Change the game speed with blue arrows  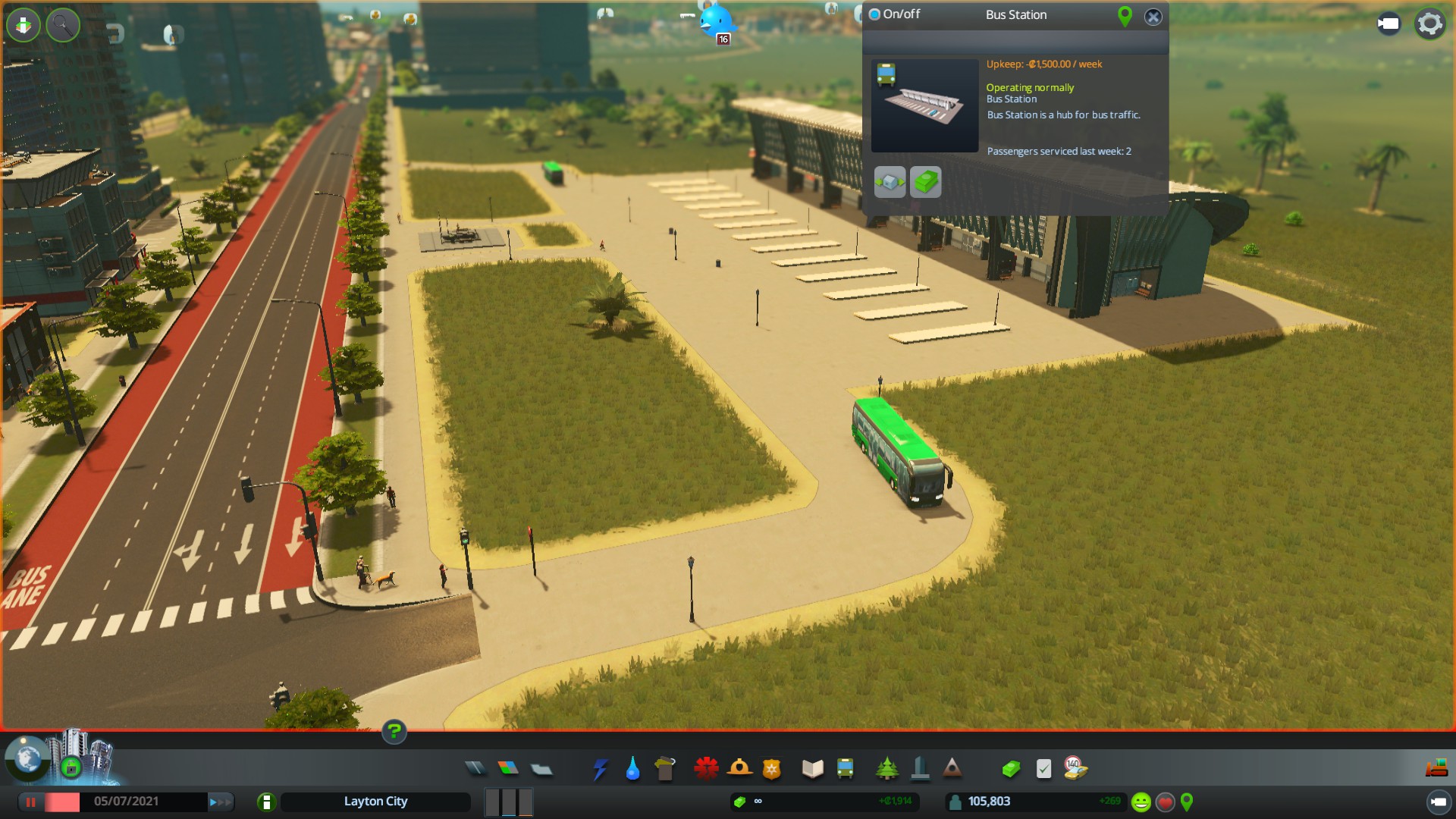click(x=220, y=802)
